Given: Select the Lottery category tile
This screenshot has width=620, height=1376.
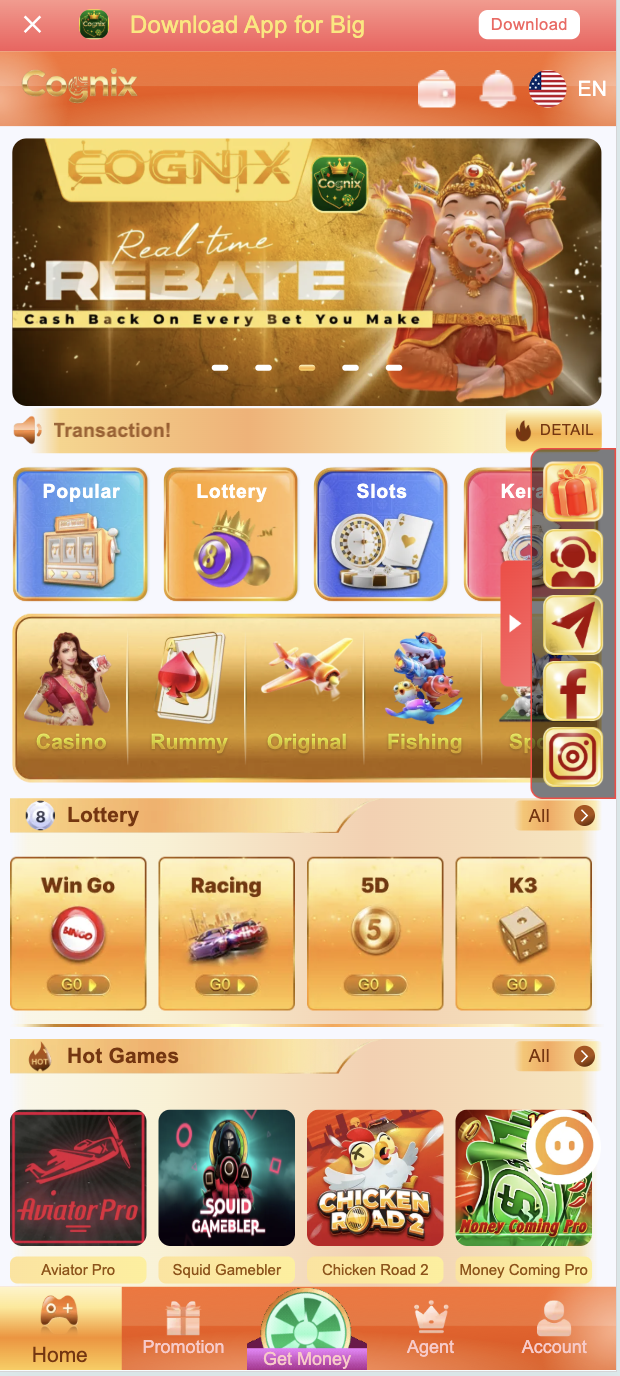Looking at the screenshot, I should tap(231, 534).
